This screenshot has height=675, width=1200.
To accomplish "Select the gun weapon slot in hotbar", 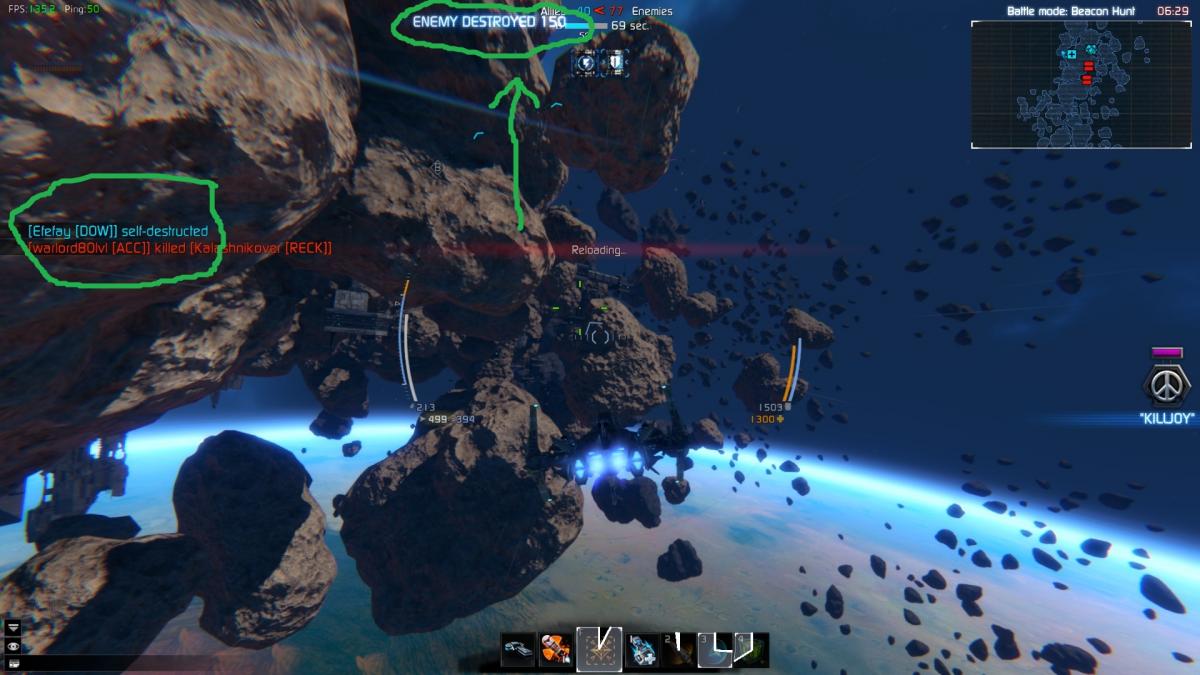I will 519,650.
